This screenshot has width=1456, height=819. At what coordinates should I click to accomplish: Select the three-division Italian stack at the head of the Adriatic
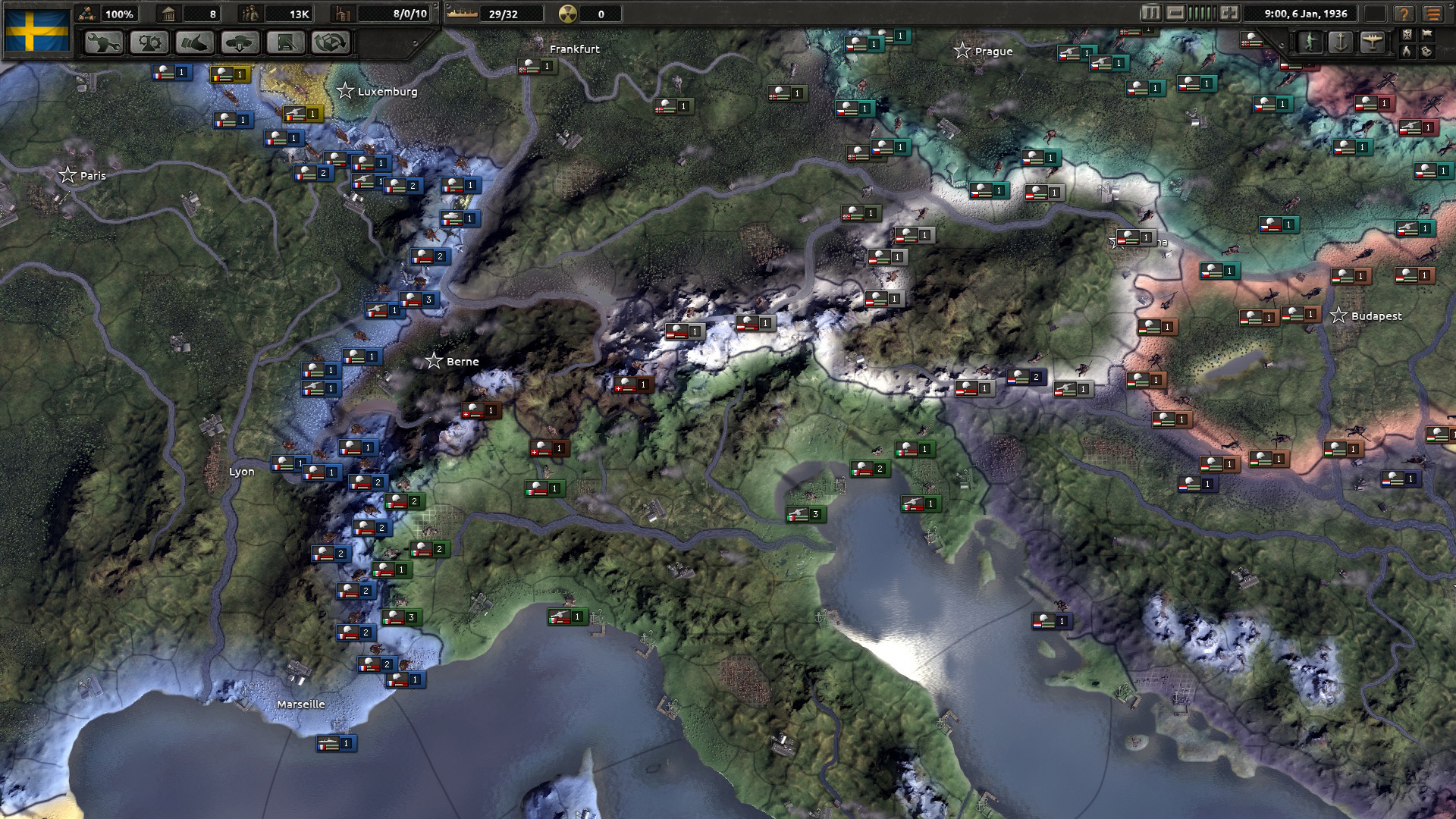(805, 515)
